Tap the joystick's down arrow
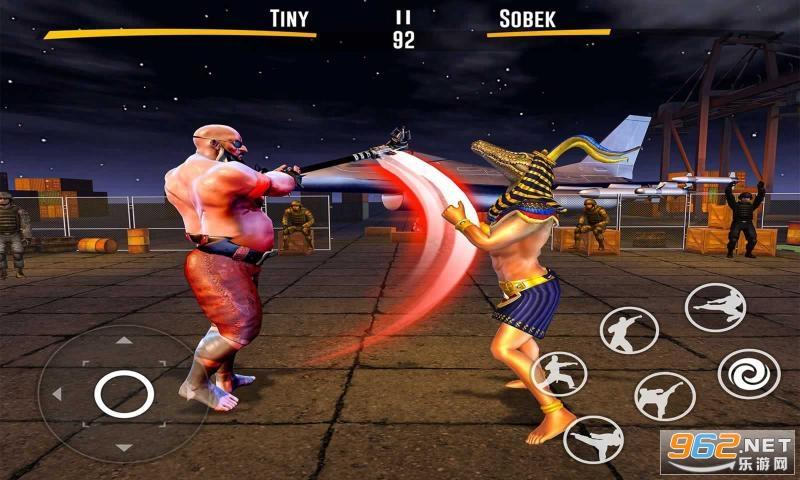The height and width of the screenshot is (480, 800). click(123, 447)
